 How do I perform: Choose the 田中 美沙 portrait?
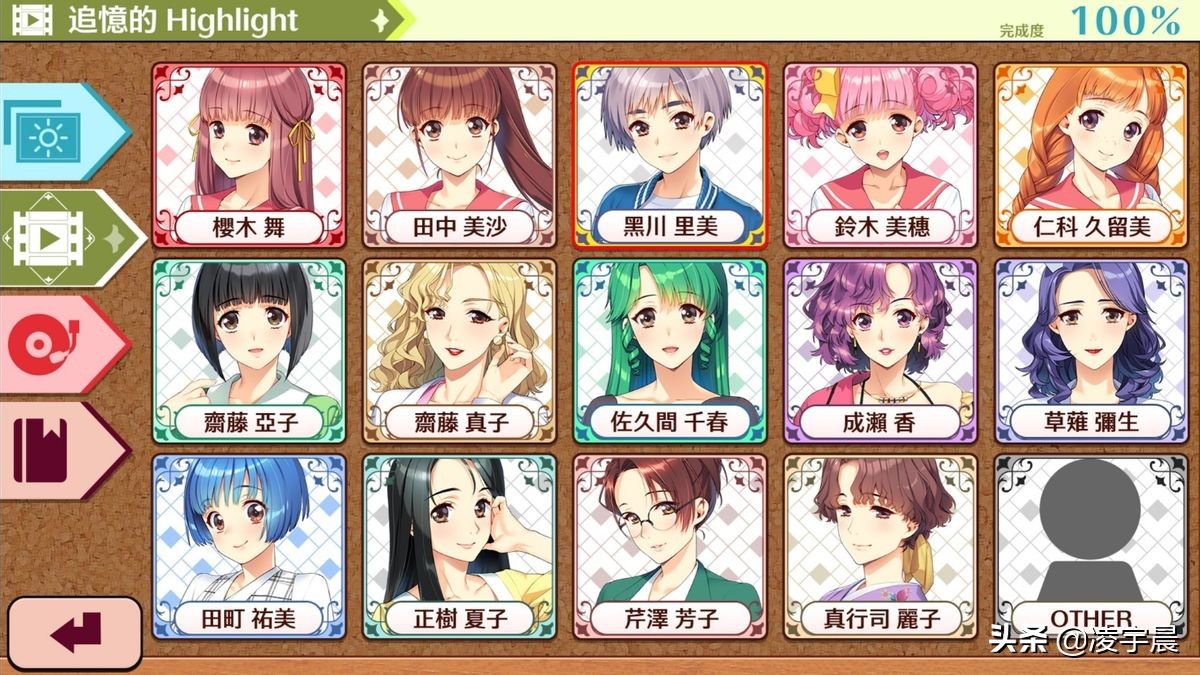click(x=459, y=155)
